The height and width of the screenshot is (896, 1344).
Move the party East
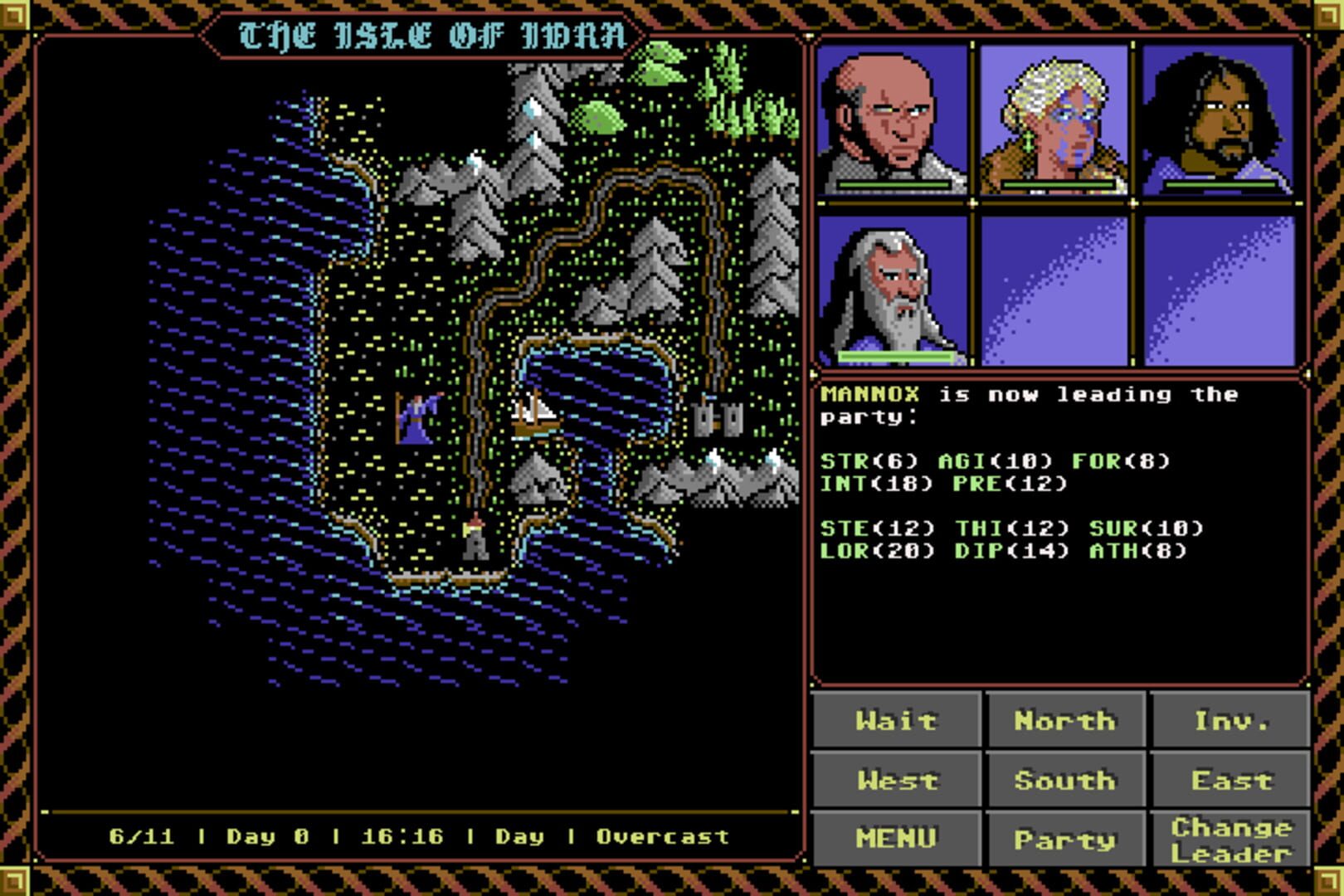pos(1232,780)
